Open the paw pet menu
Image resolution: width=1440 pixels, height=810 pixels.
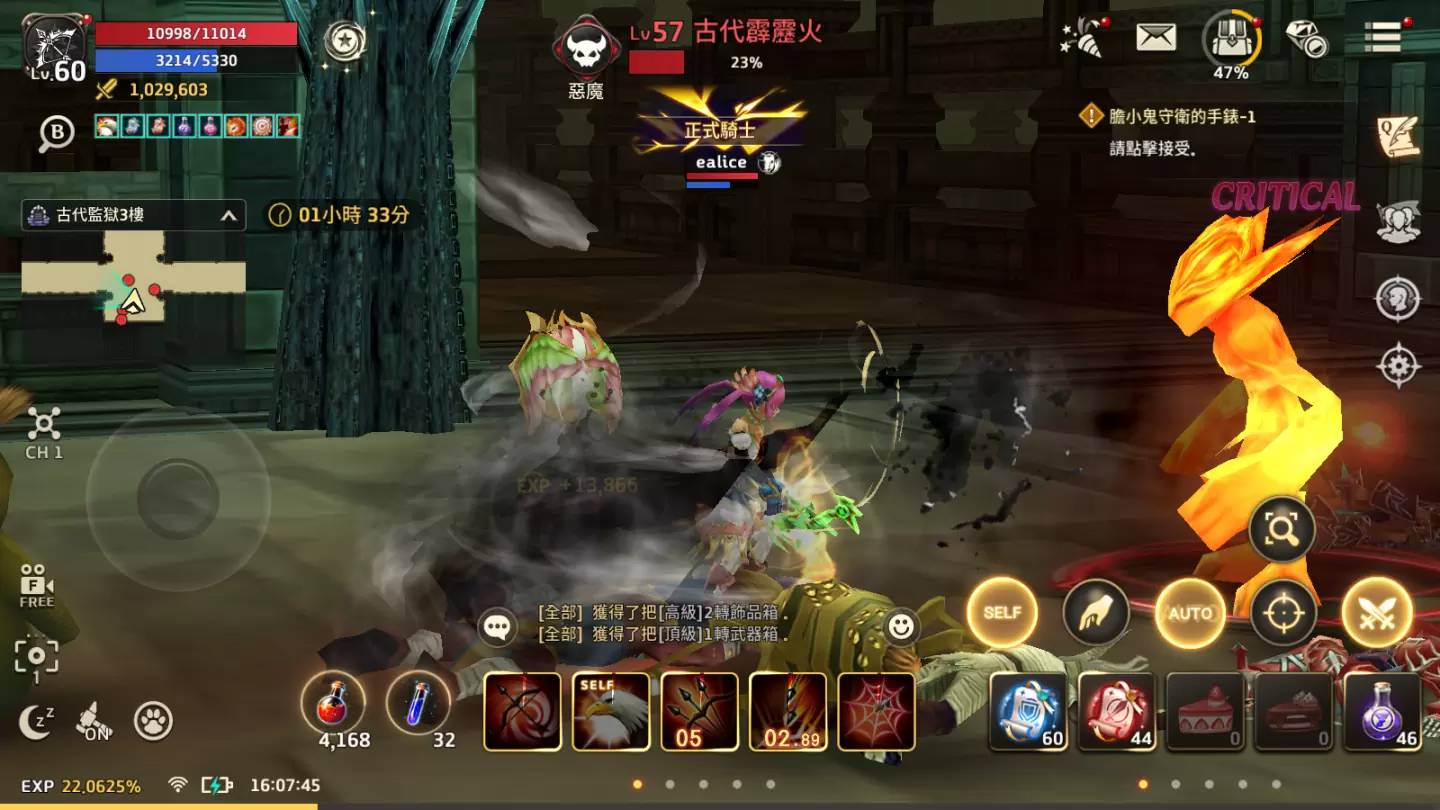[x=153, y=721]
